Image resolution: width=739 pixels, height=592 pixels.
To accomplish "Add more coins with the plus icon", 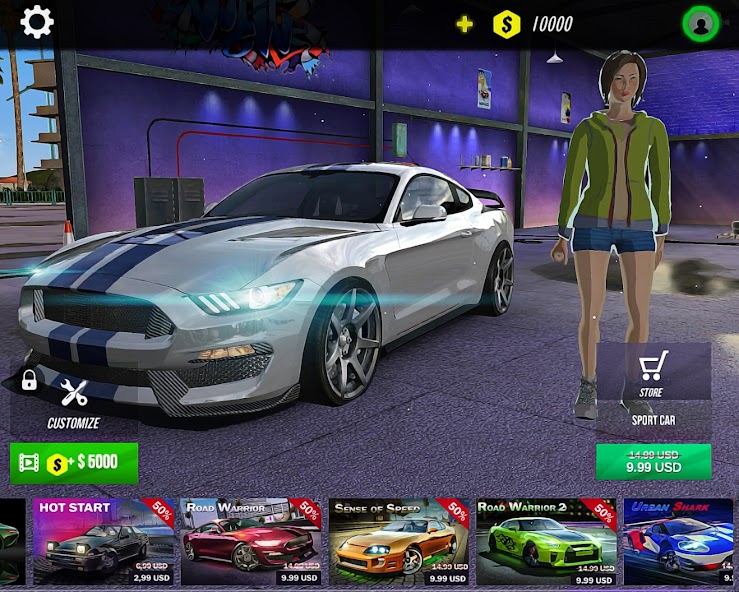I will [465, 24].
